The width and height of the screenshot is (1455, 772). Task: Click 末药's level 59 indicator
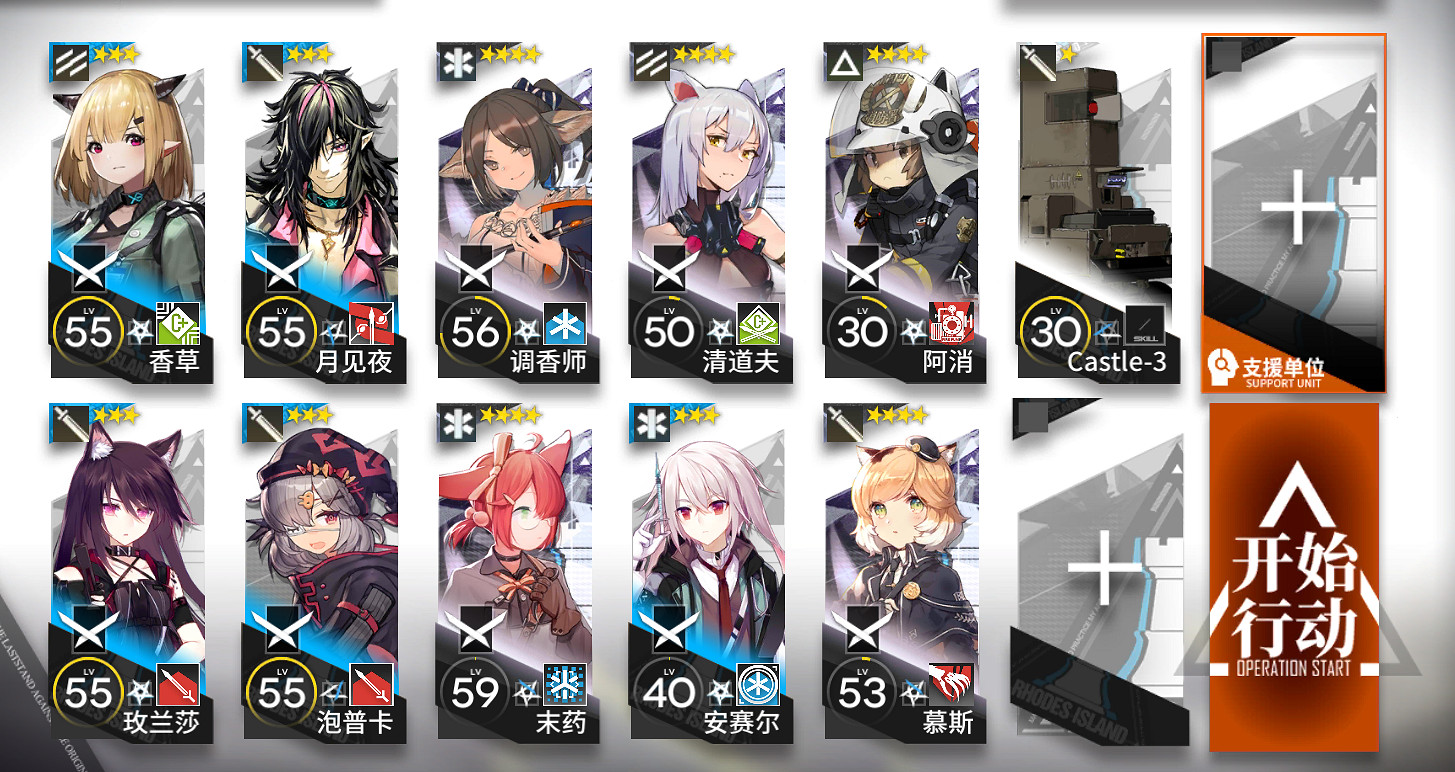click(476, 691)
